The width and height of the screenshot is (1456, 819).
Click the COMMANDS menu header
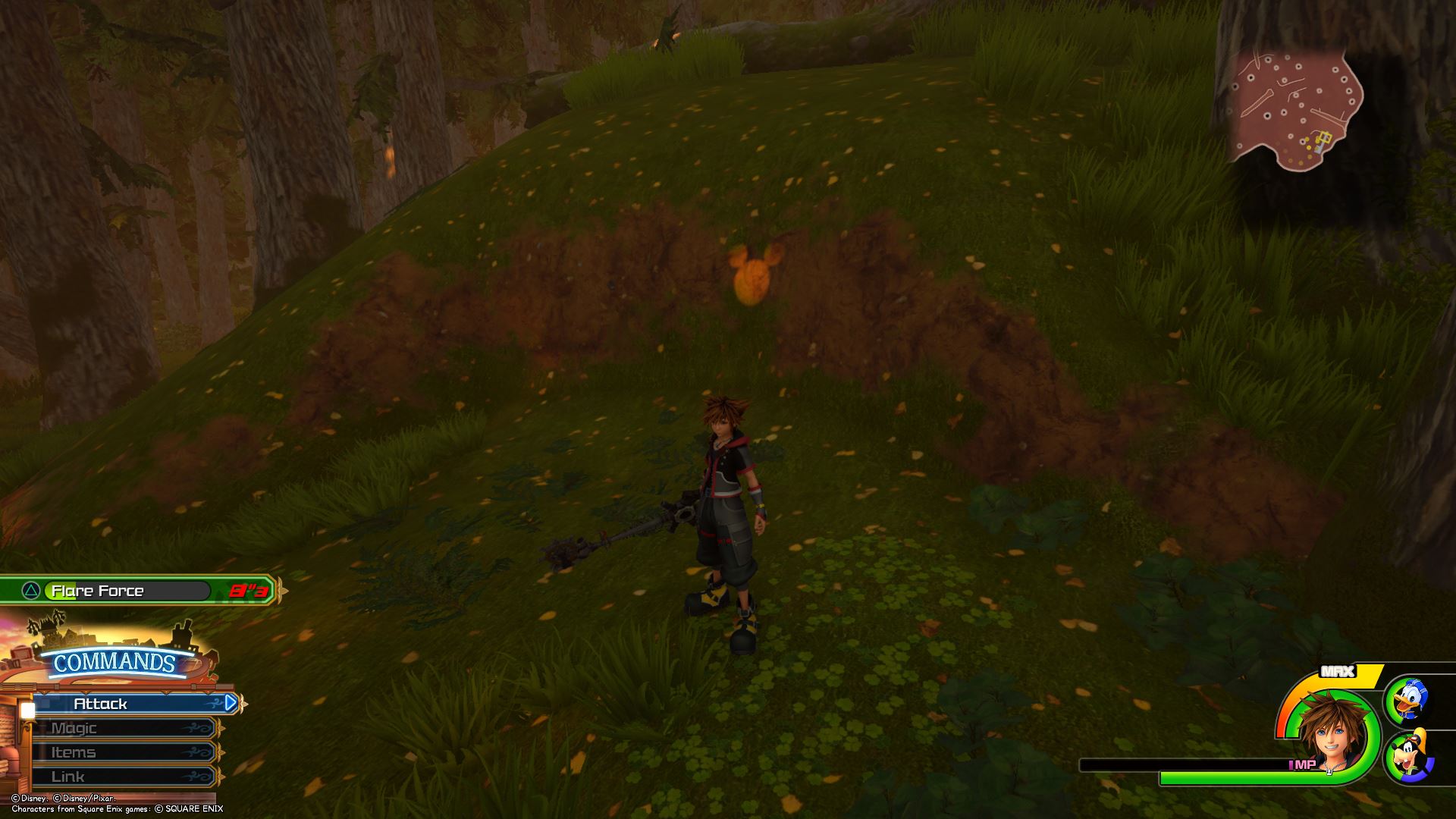114,663
